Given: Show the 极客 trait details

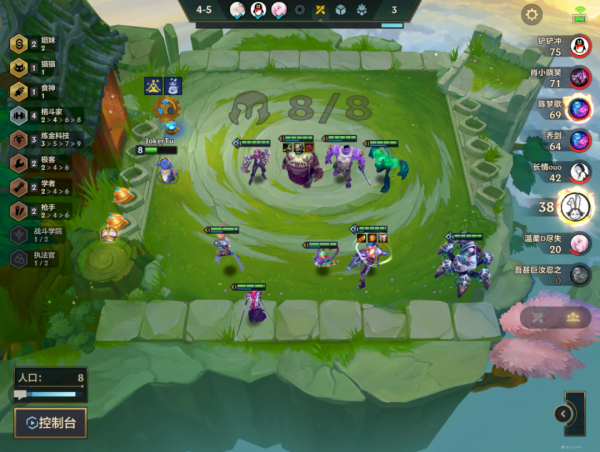Looking at the screenshot, I should [x=40, y=162].
